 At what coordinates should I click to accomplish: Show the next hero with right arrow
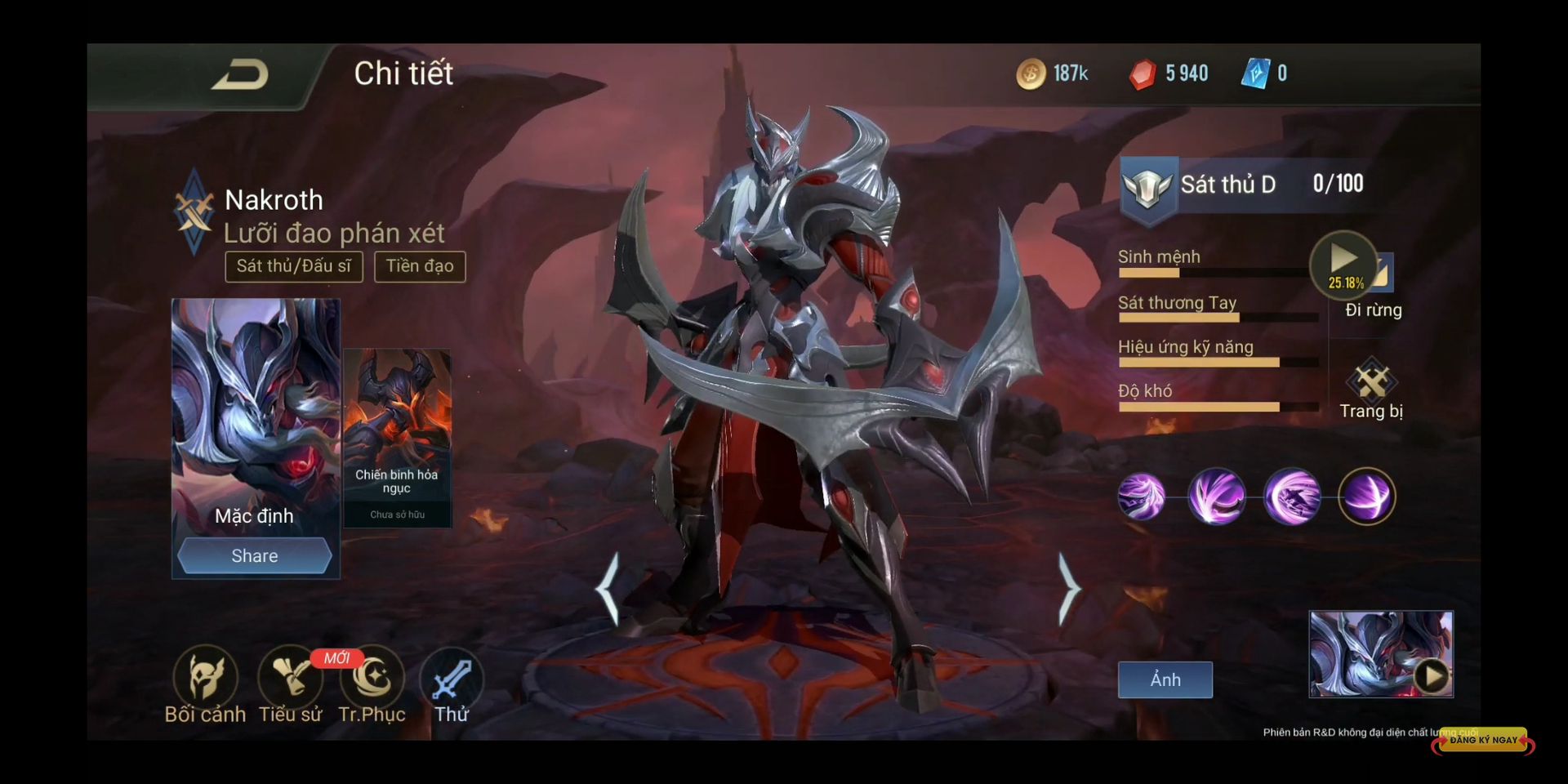pyautogui.click(x=1068, y=590)
